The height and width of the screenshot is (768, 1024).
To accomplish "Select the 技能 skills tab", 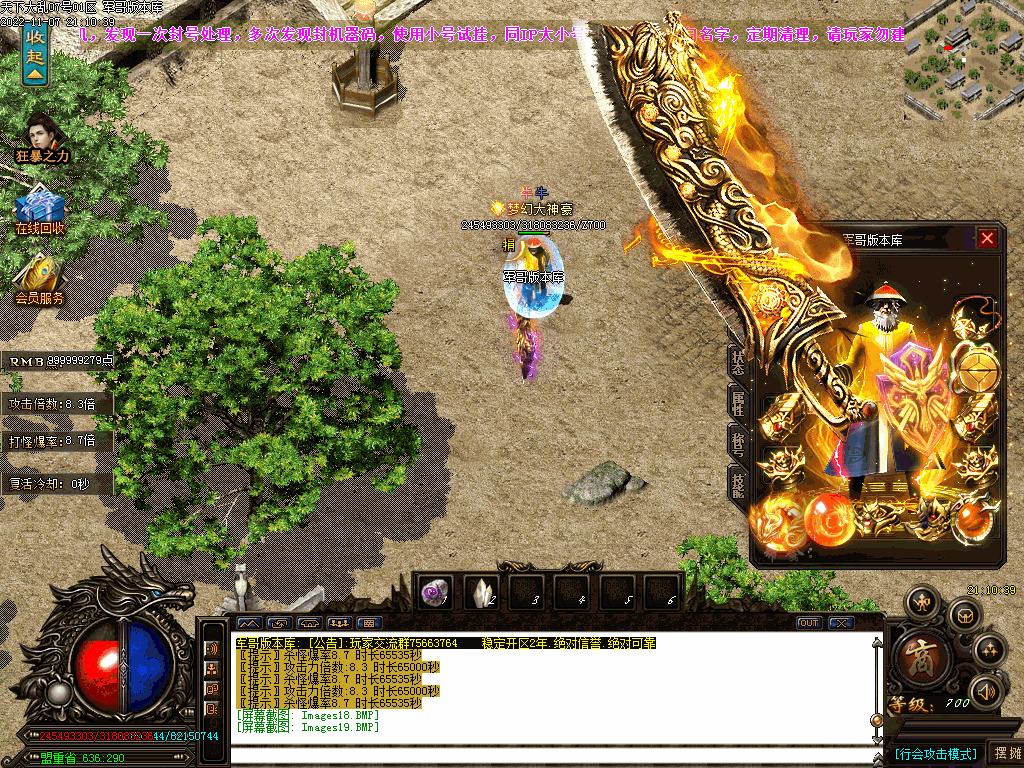I will tap(738, 483).
